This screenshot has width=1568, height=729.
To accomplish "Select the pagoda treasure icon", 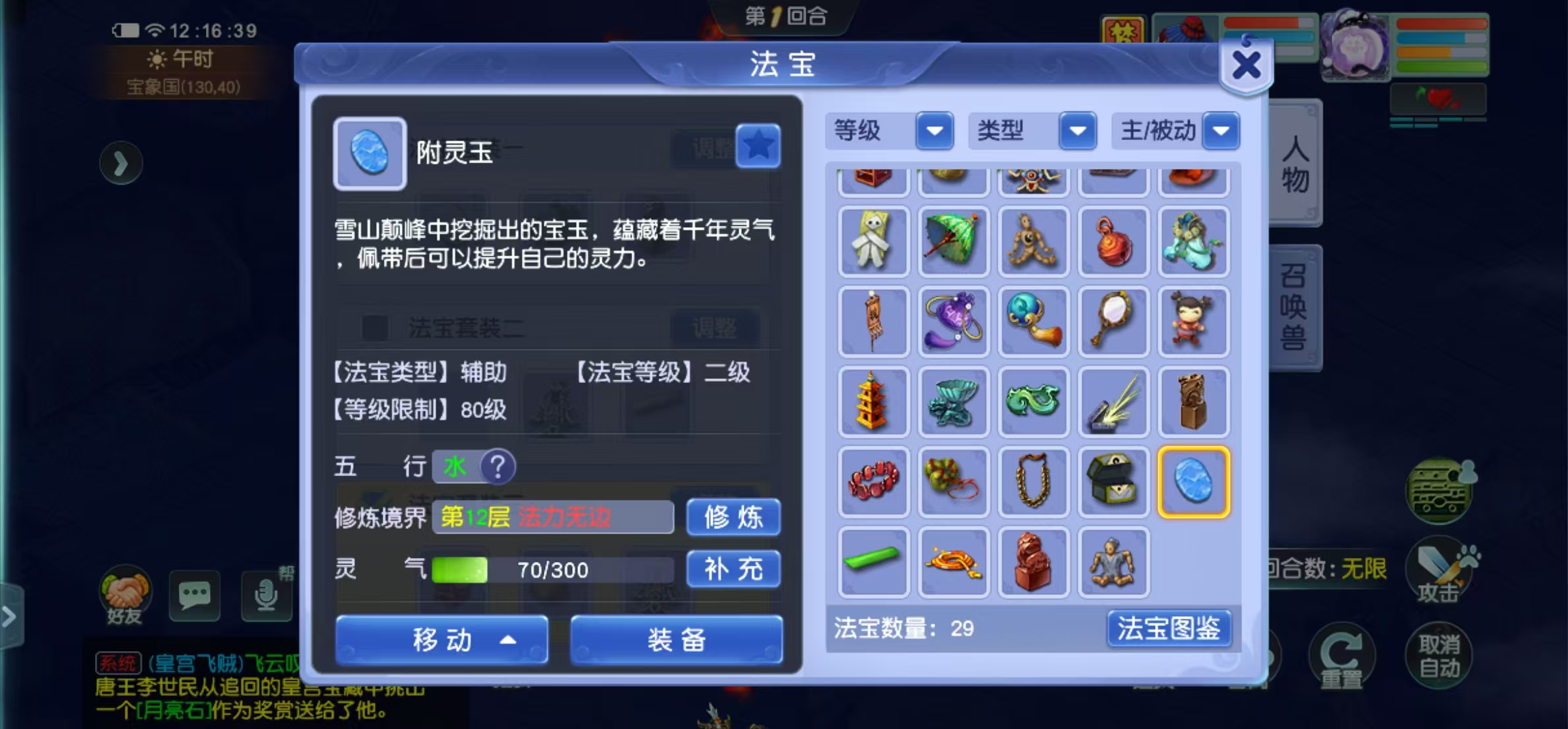I will click(x=873, y=401).
